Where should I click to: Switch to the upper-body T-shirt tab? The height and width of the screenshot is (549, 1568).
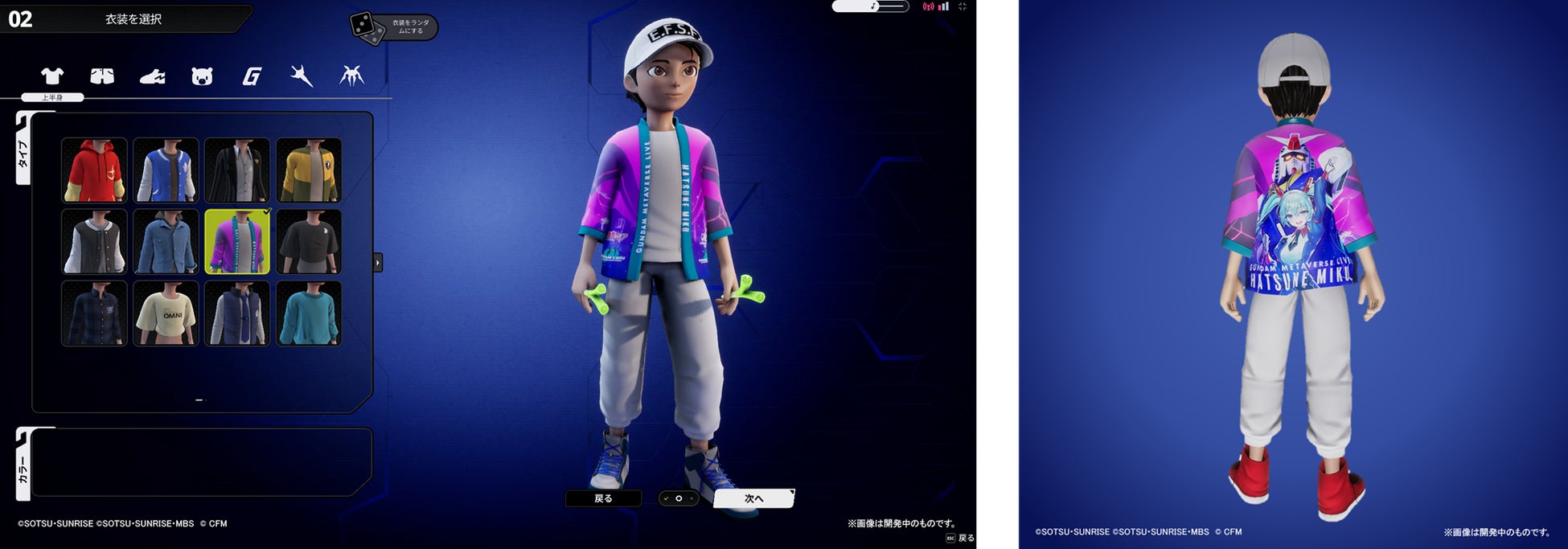[52, 76]
